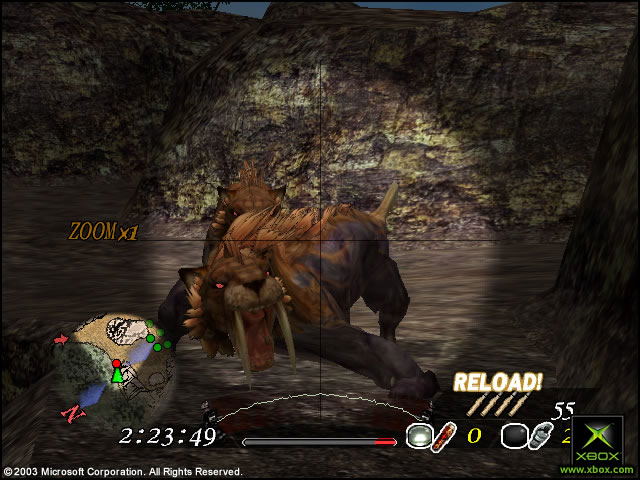Image resolution: width=640 pixels, height=480 pixels.
Task: Click the ZOOM x1 scope indicator
Action: (103, 231)
